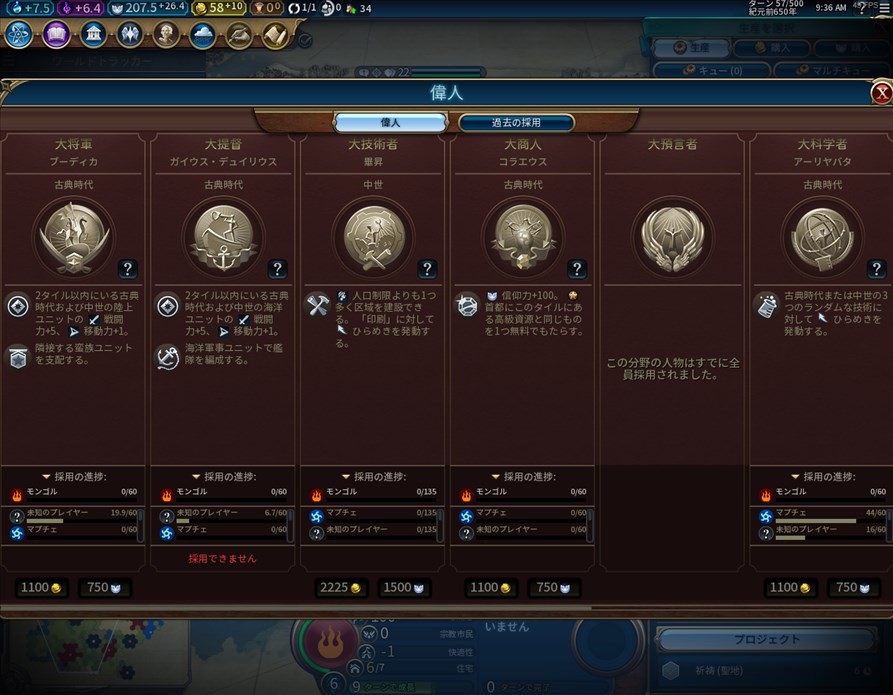Click the Great Scientist portrait medallion
This screenshot has height=695, width=893.
823,236
